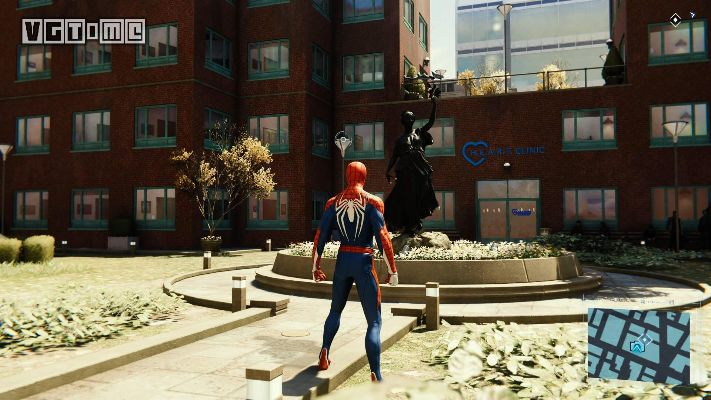Click the diamond objective waypoint indicator
Image resolution: width=711 pixels, height=400 pixels.
click(x=676, y=19)
